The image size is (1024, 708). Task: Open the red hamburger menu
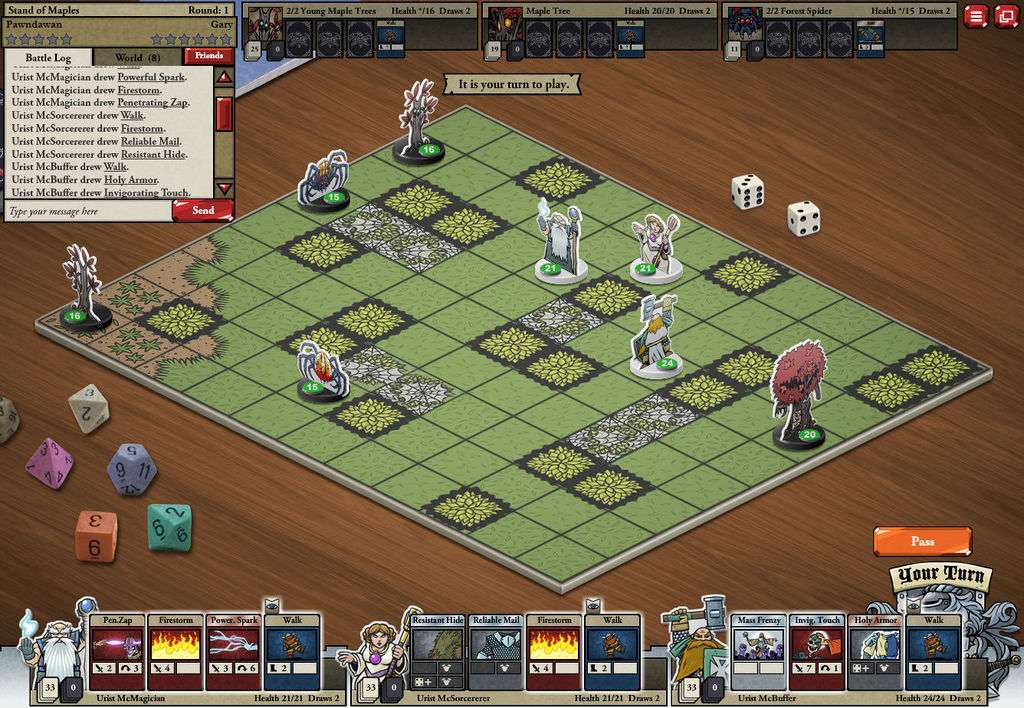pyautogui.click(x=975, y=16)
